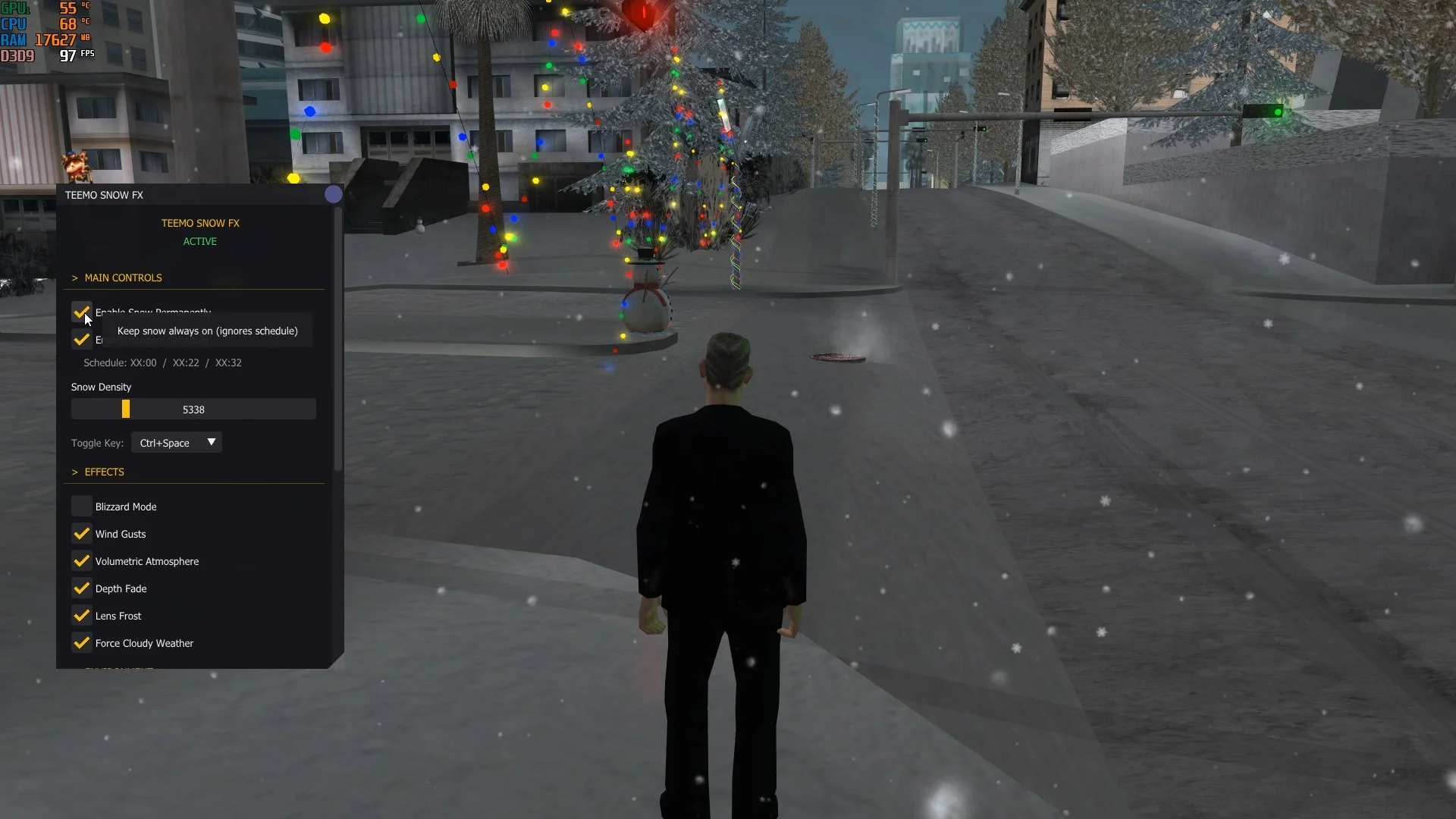The width and height of the screenshot is (1456, 819).
Task: Uncheck Force Cloudy Weather
Action: click(81, 643)
